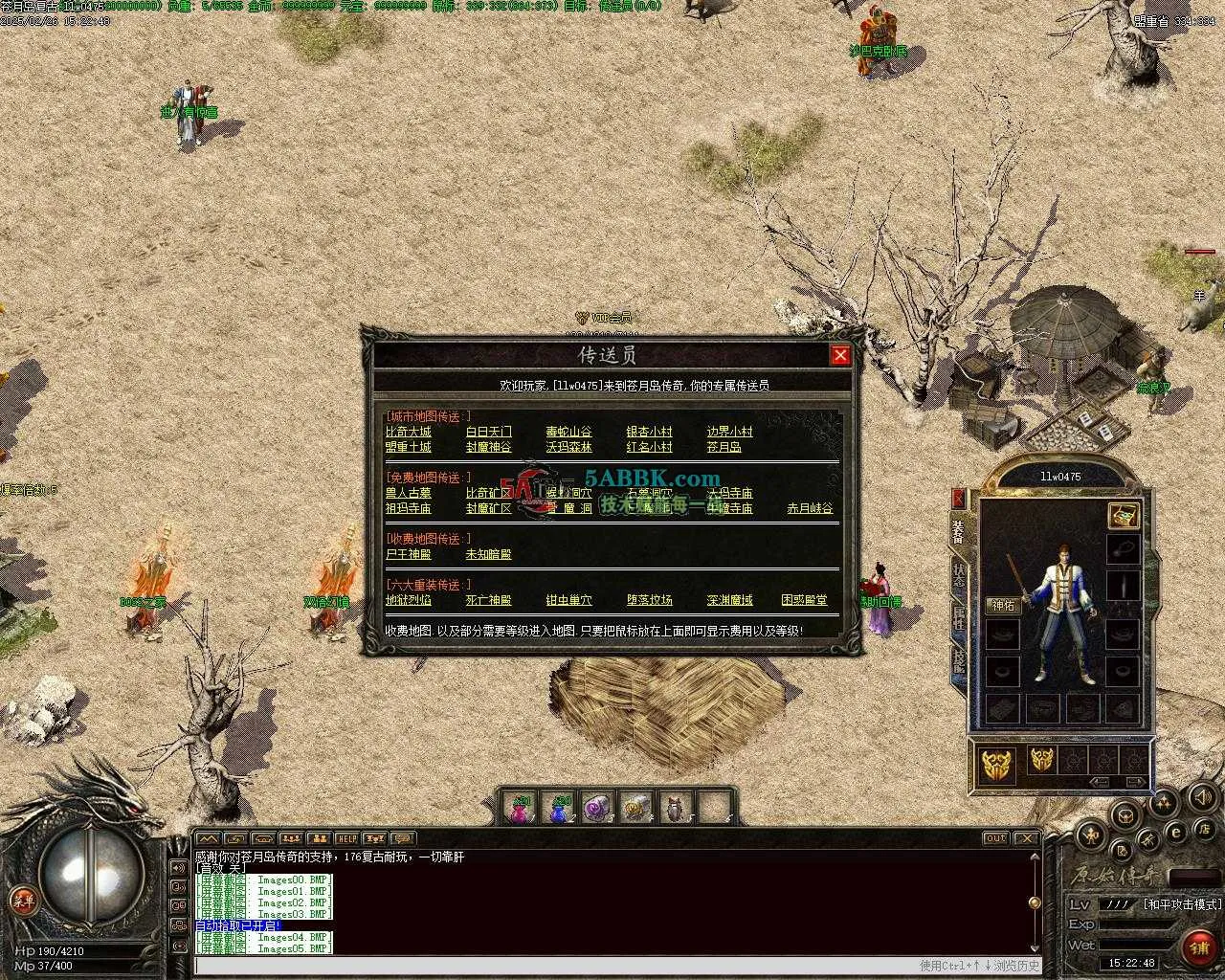Screen dimensions: 1225x980
Task: Type in the chat input field
Action: click(555, 966)
